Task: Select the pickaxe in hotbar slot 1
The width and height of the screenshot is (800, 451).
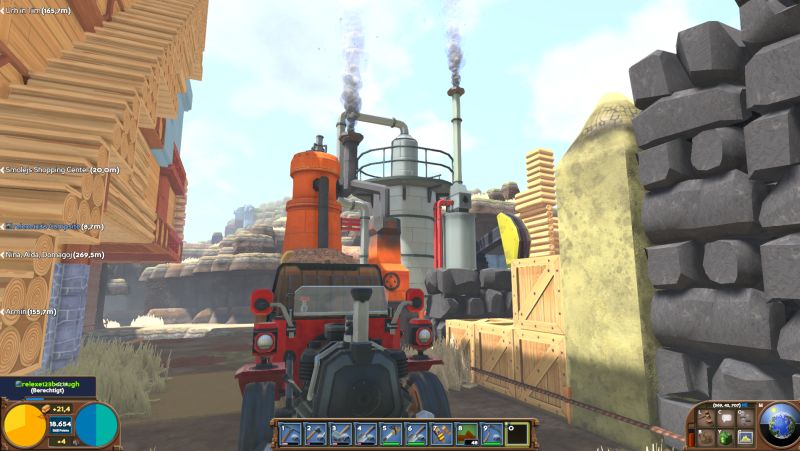Action: click(x=290, y=433)
